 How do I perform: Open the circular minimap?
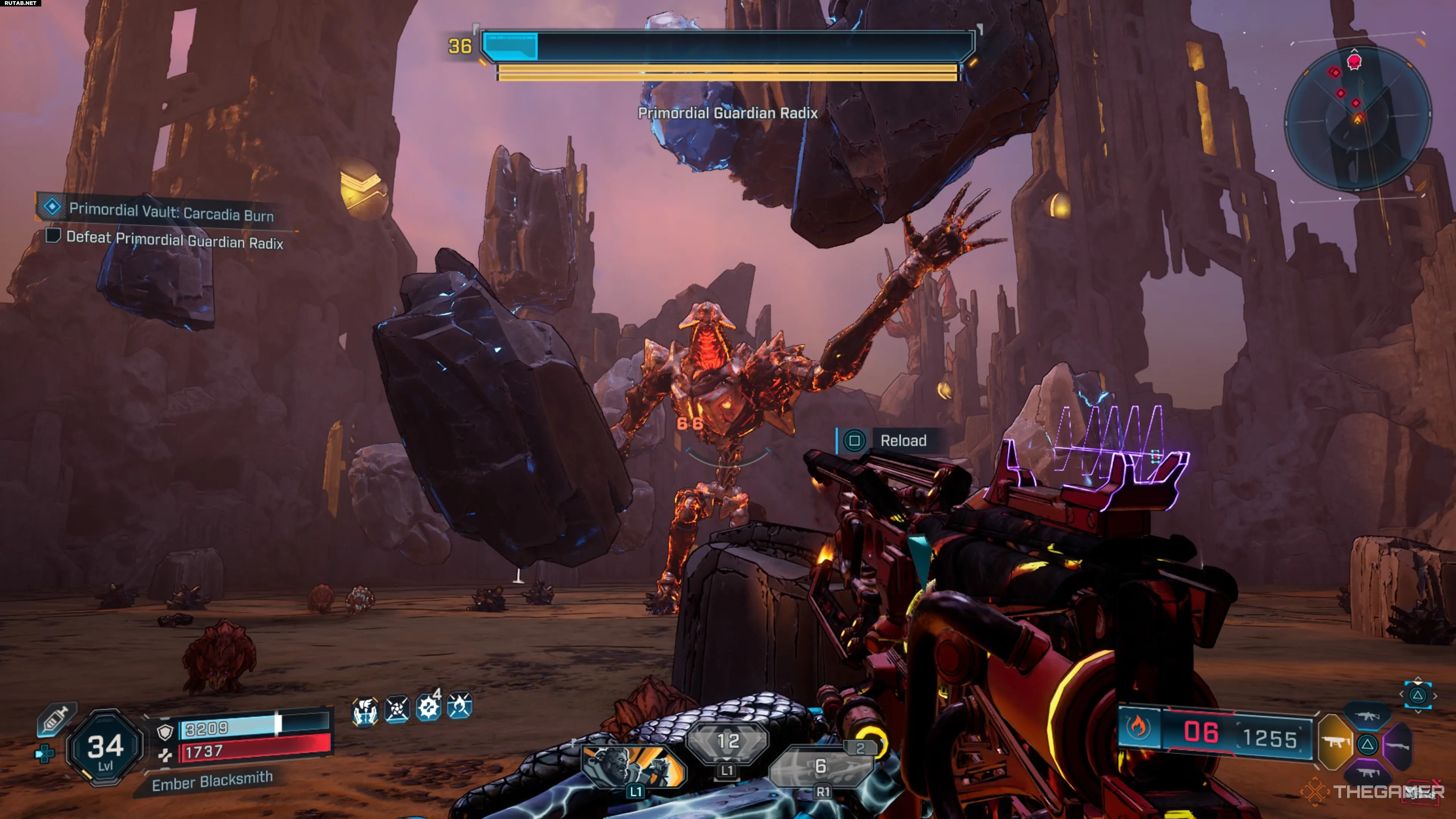click(x=1358, y=119)
